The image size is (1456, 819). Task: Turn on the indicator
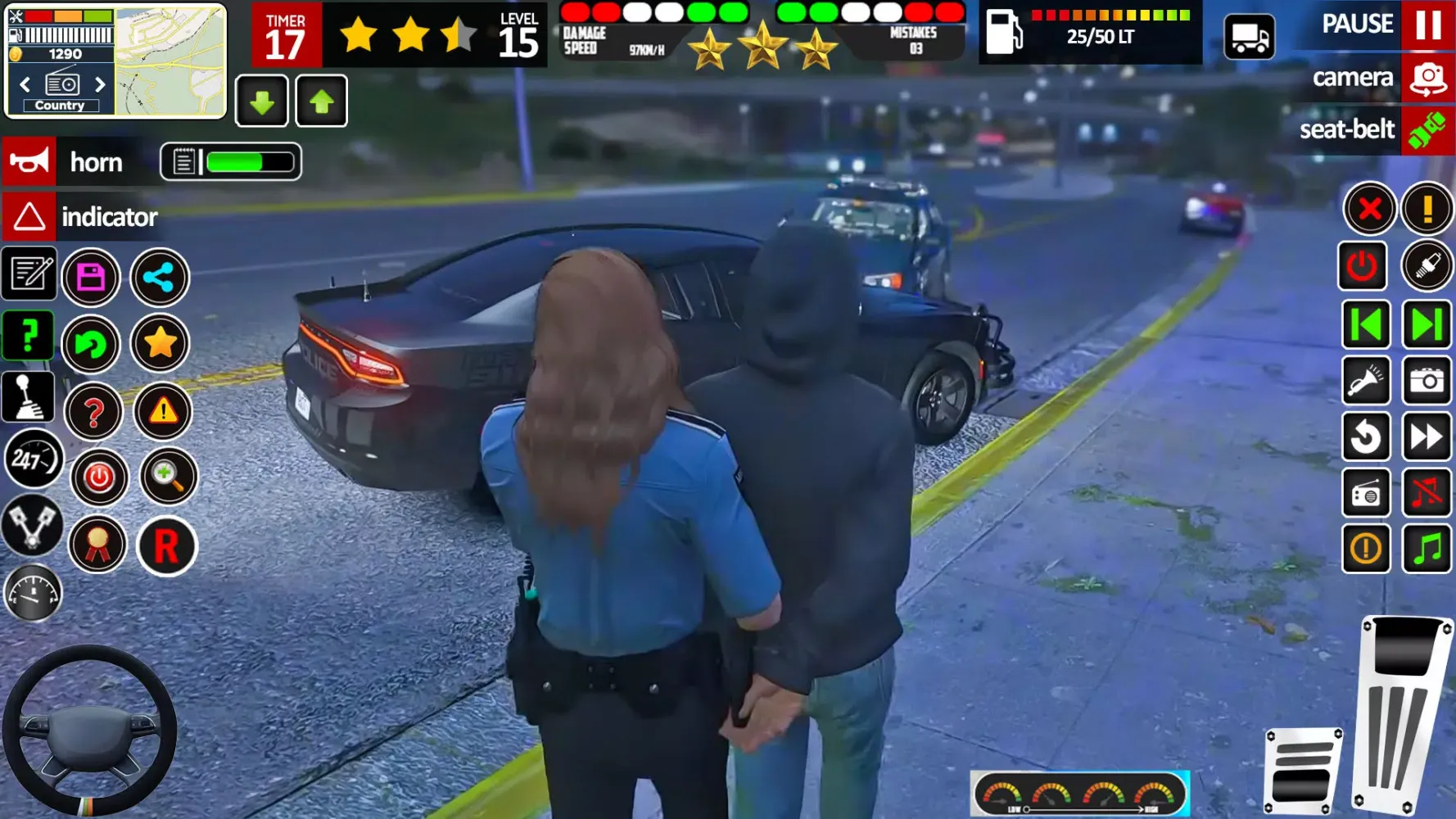tap(80, 217)
